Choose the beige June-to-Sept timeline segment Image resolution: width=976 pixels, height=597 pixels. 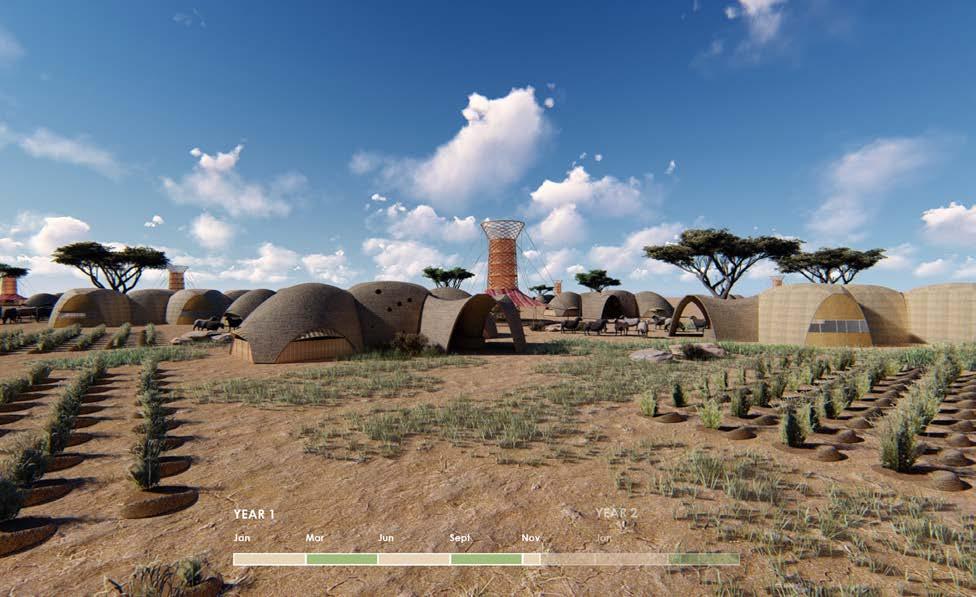coord(414,559)
